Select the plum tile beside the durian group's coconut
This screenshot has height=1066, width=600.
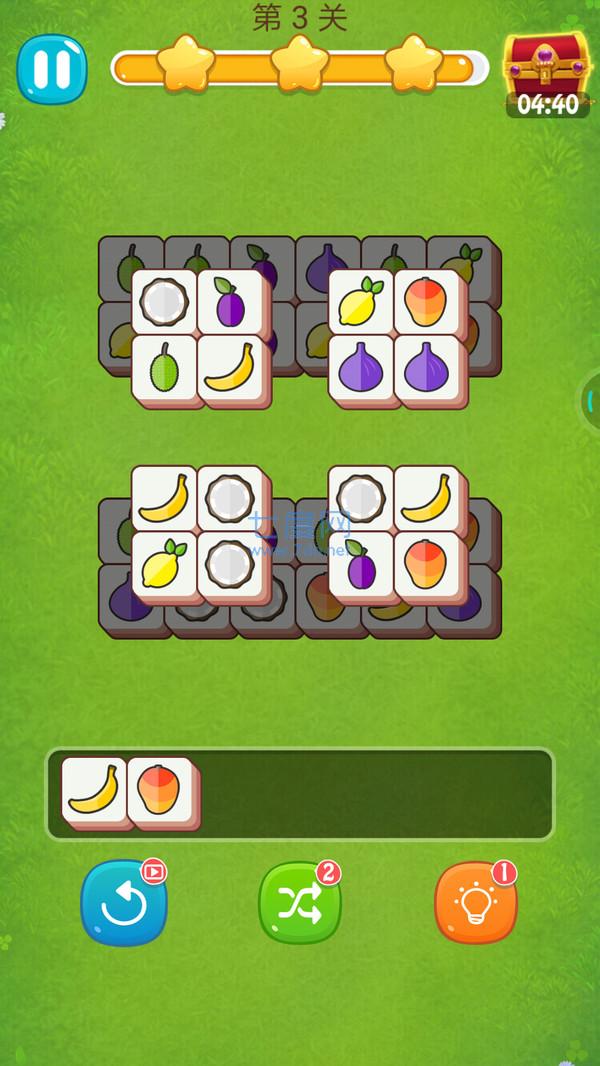(231, 300)
